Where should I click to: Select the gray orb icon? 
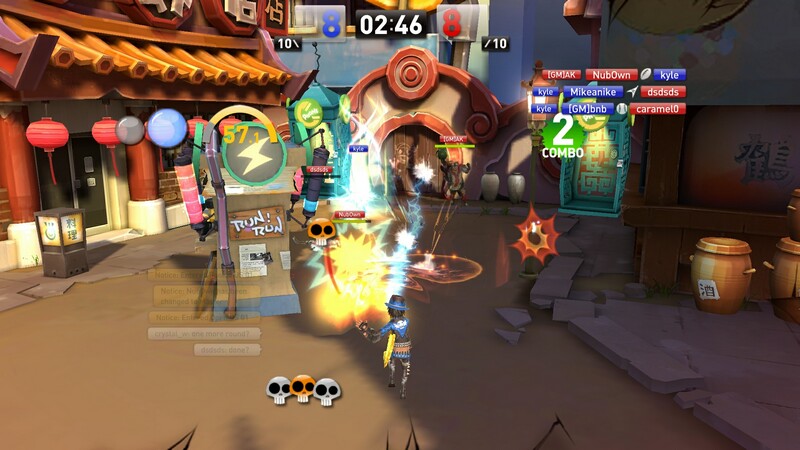point(130,130)
